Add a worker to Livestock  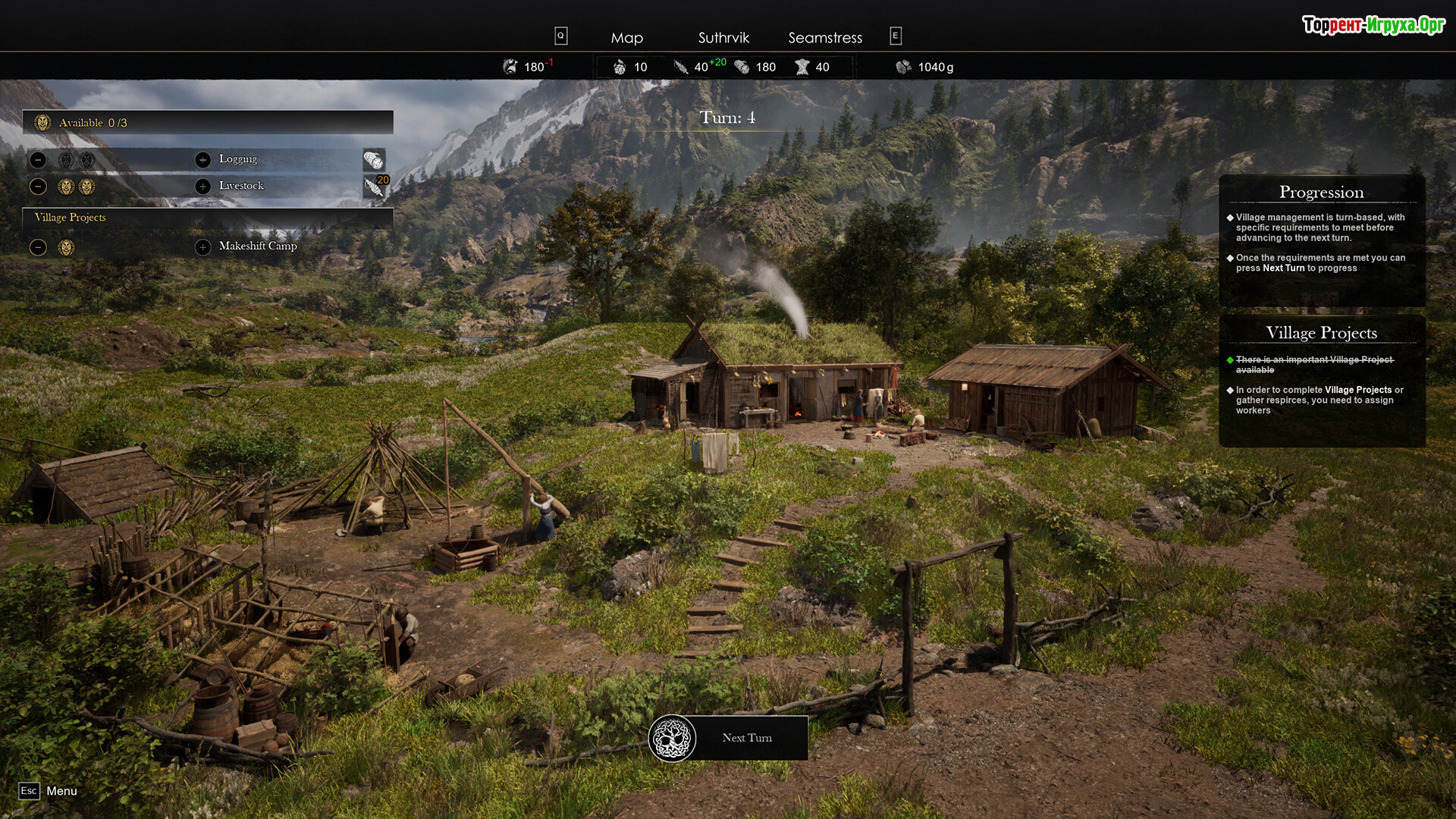[202, 187]
